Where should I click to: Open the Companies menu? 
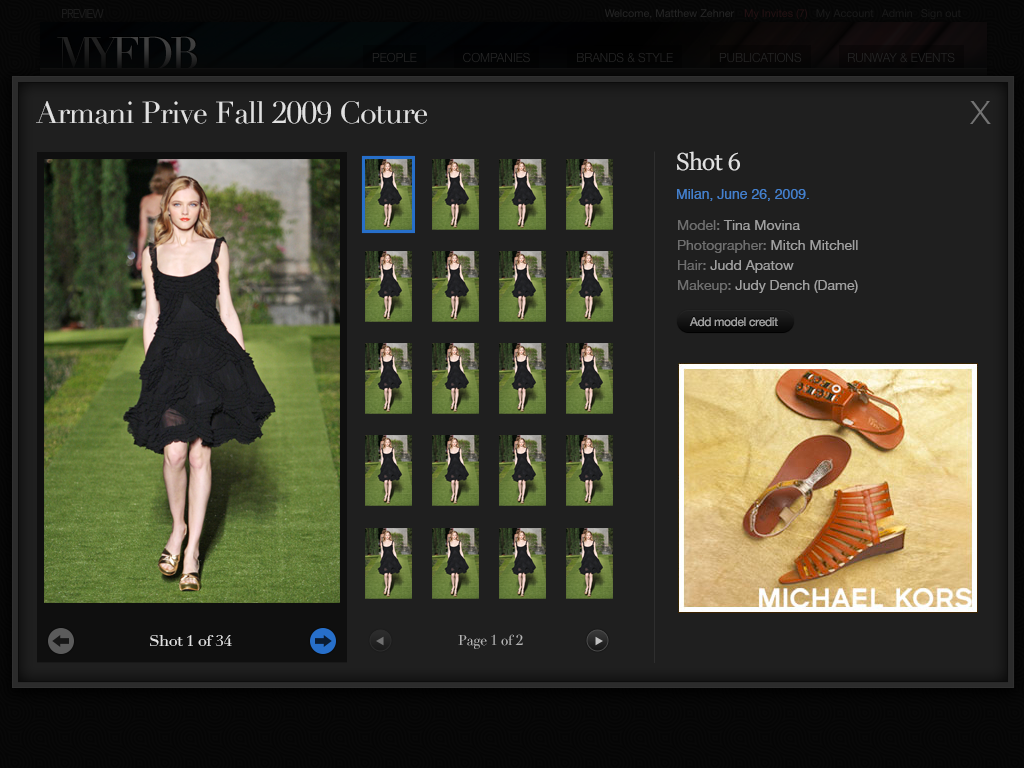[496, 58]
